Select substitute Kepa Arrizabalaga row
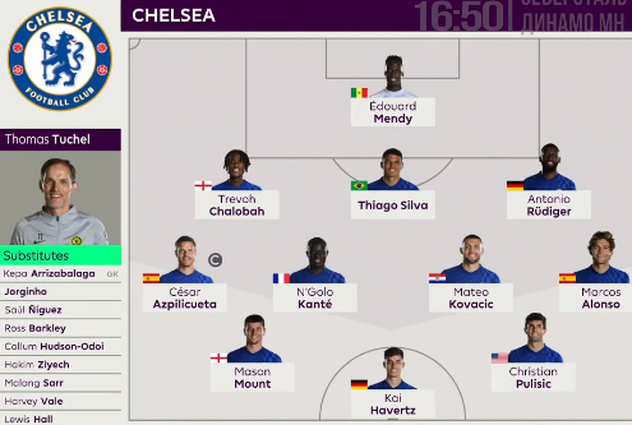This screenshot has height=425, width=632. [60, 273]
